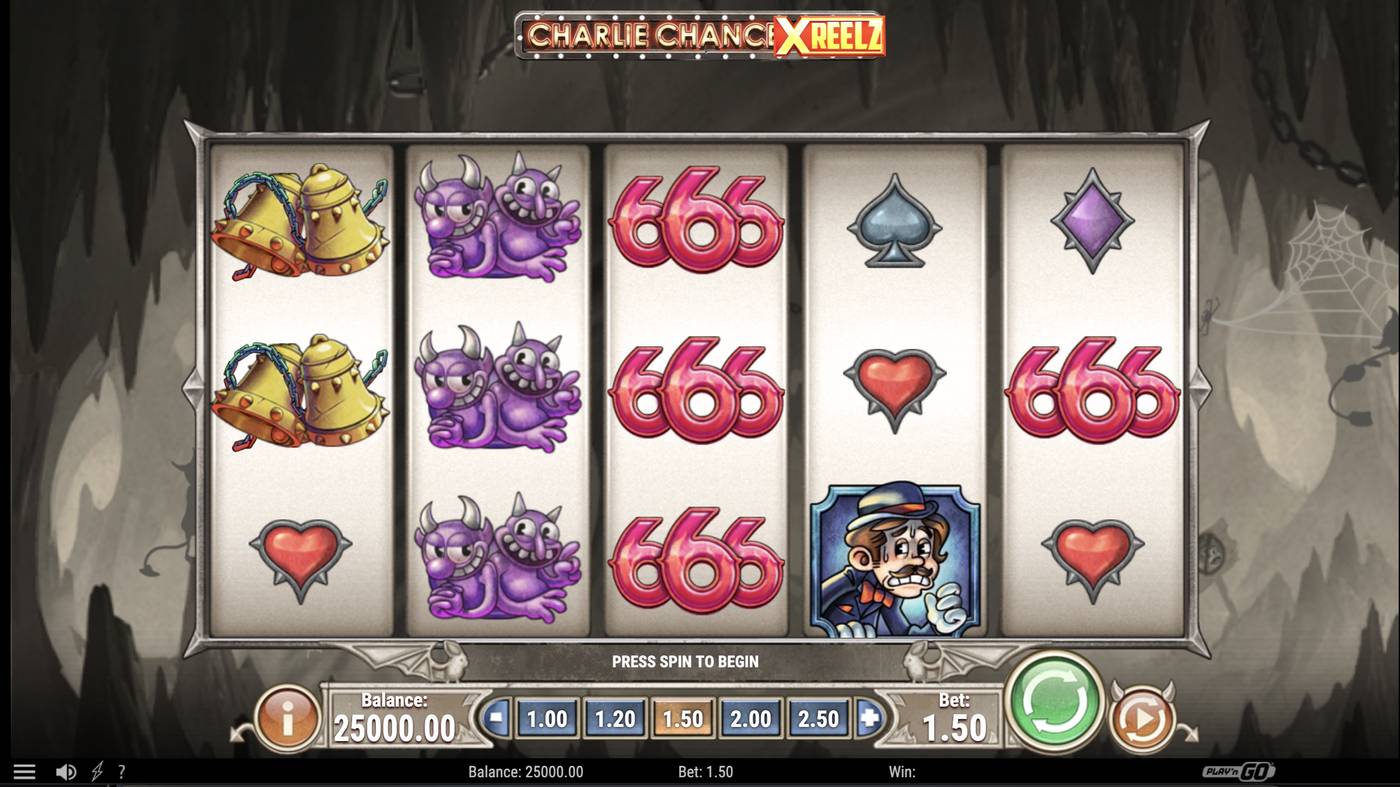Select the 1.00 bet option
This screenshot has height=787, width=1400.
click(546, 718)
